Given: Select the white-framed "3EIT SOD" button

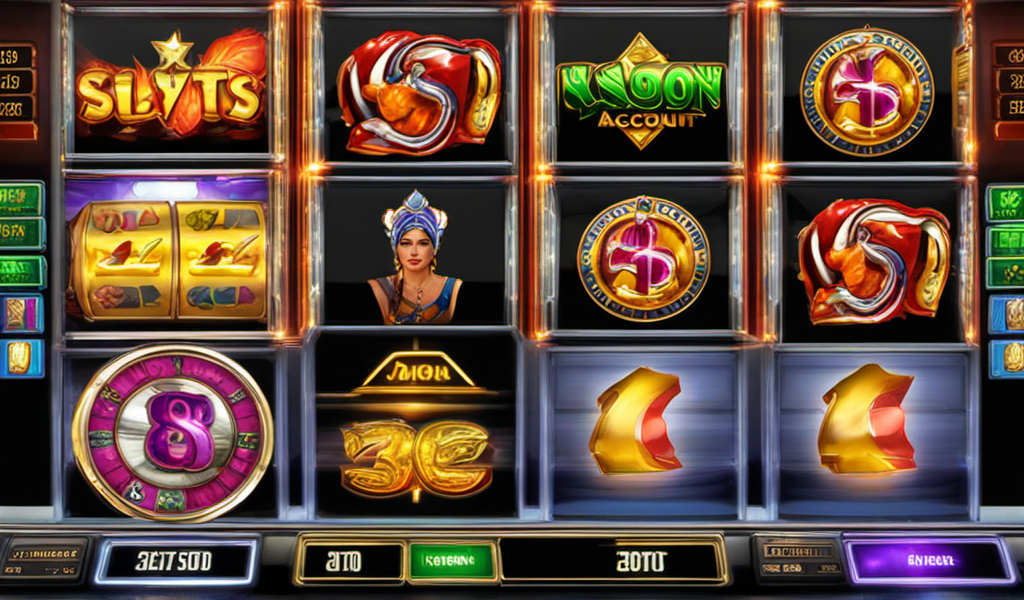Looking at the screenshot, I should 176,561.
